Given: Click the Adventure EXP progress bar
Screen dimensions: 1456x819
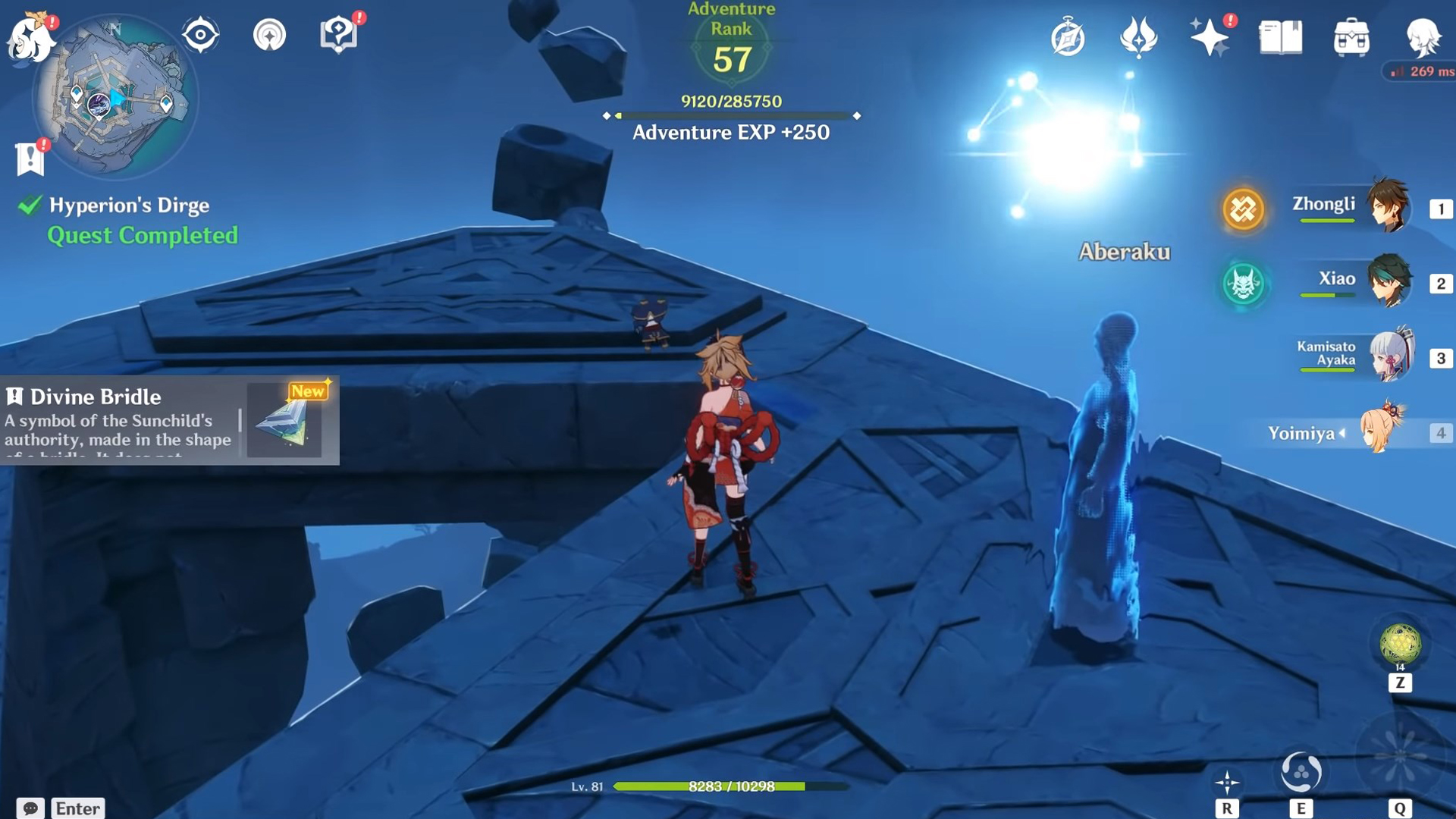Looking at the screenshot, I should click(x=730, y=117).
